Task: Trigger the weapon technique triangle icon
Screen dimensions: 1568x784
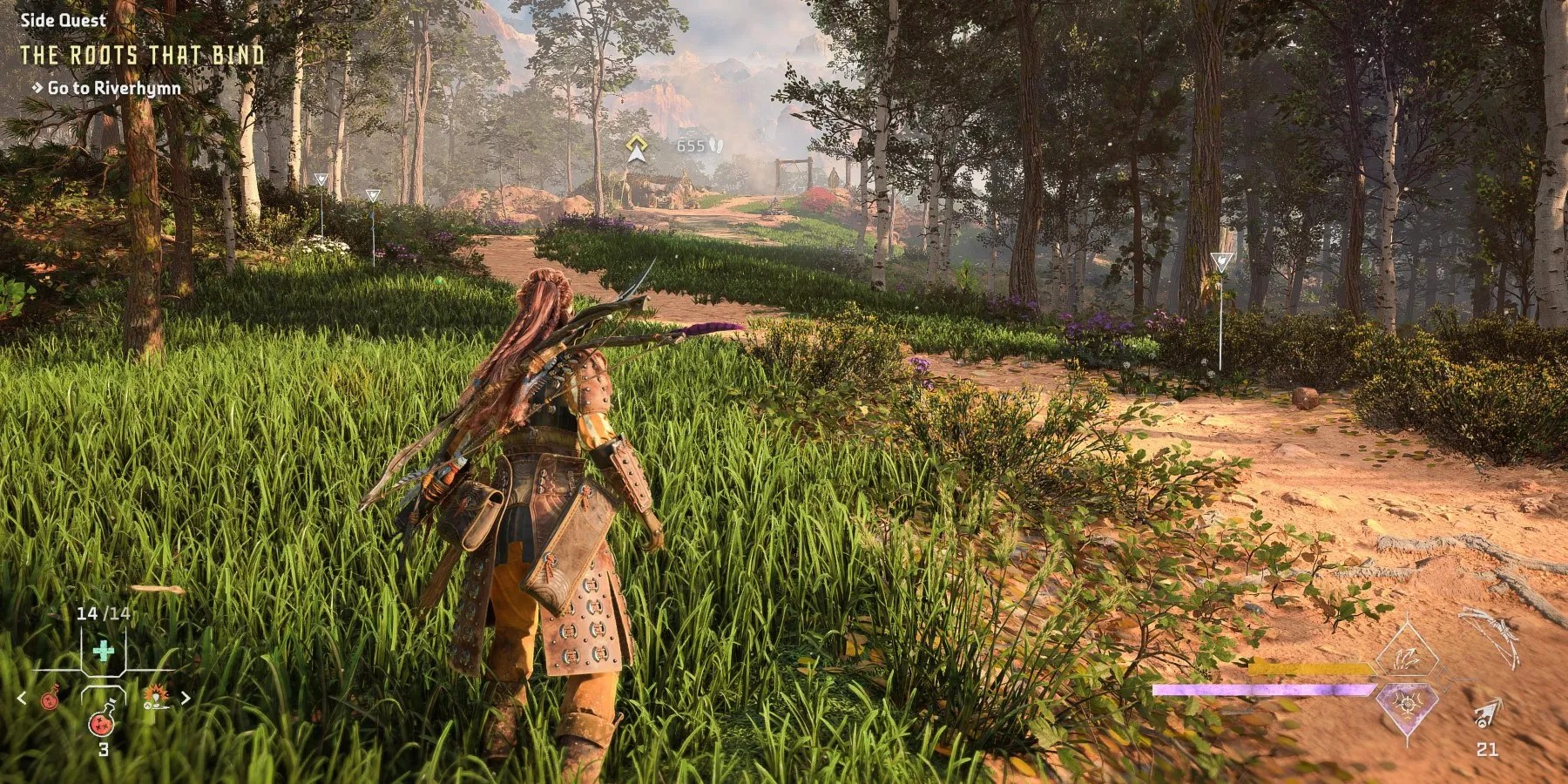Action: pyautogui.click(x=1407, y=657)
